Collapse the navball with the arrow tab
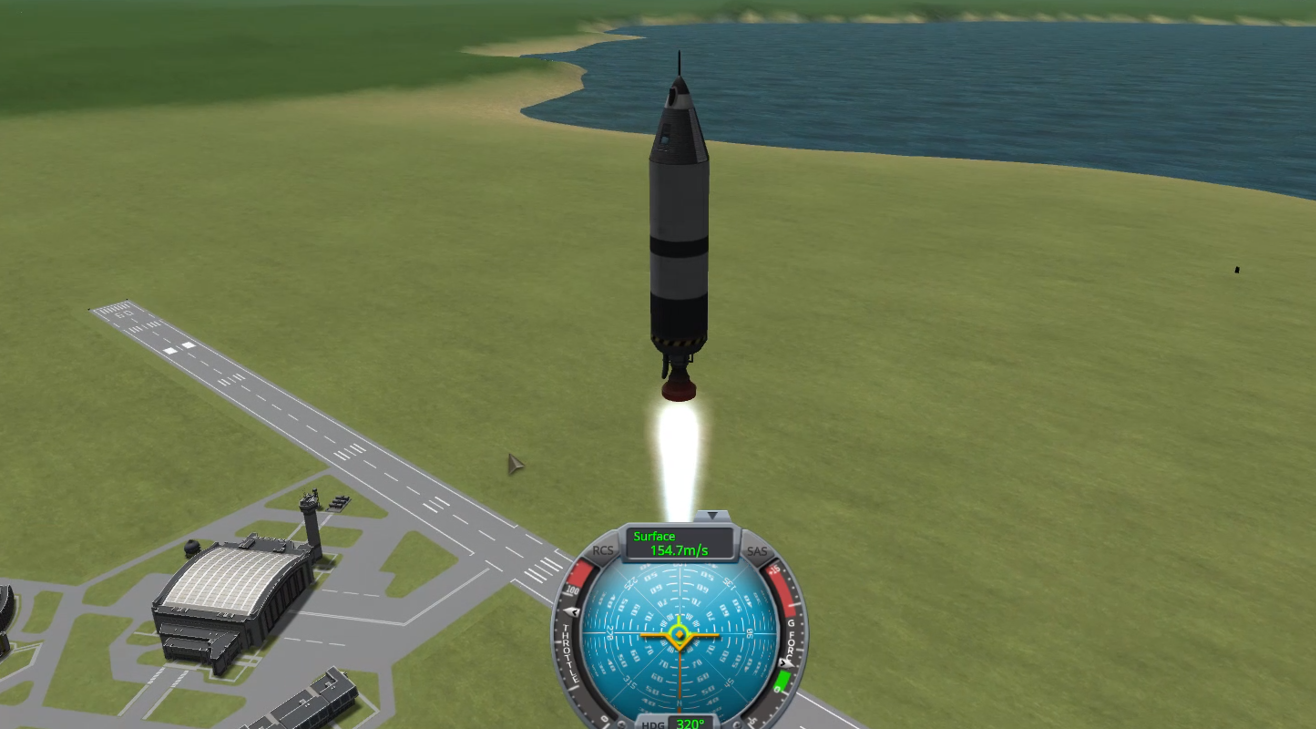Screen dimensions: 1316x729 coord(712,516)
